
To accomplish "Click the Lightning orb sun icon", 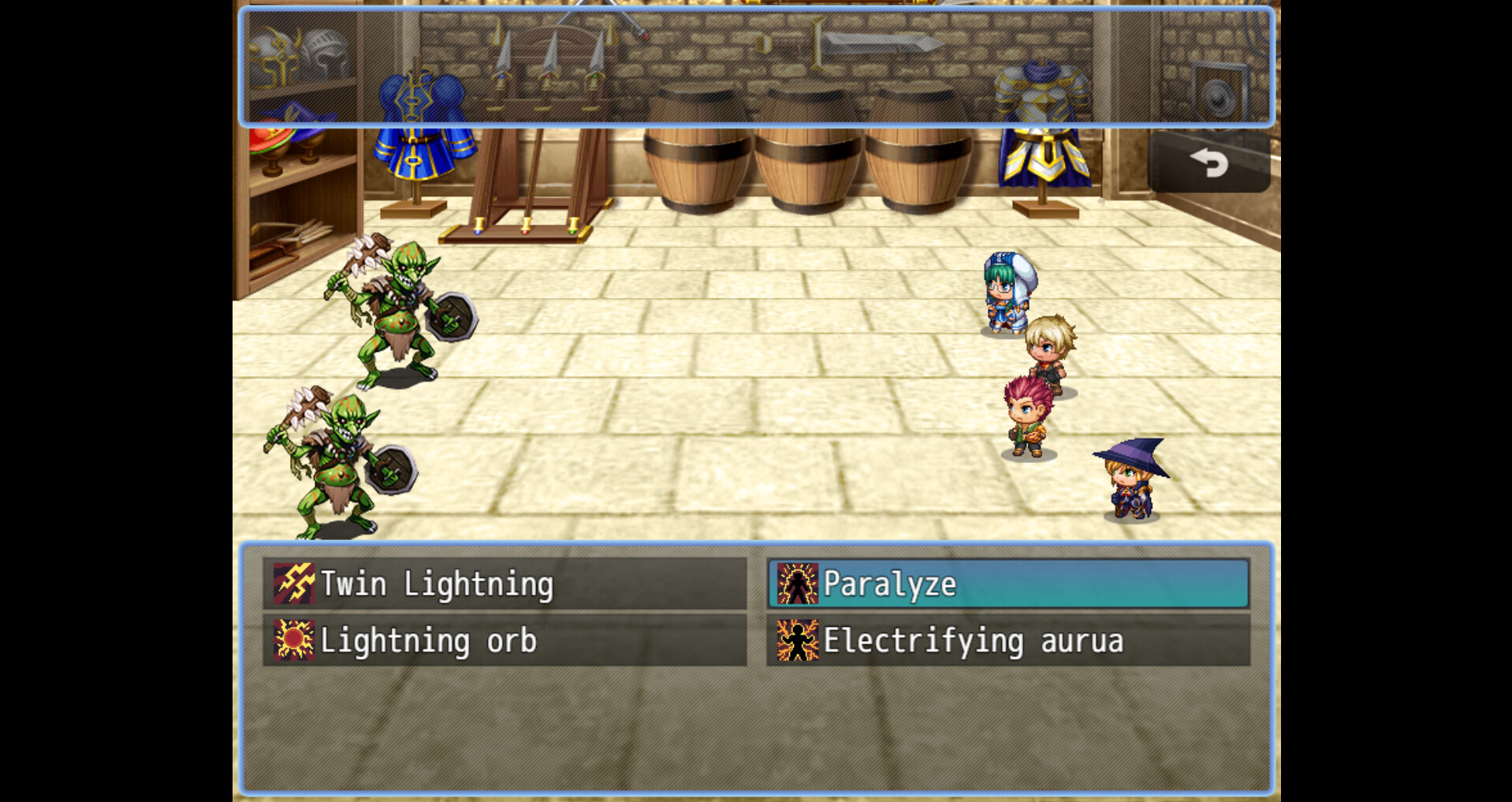I will (292, 640).
